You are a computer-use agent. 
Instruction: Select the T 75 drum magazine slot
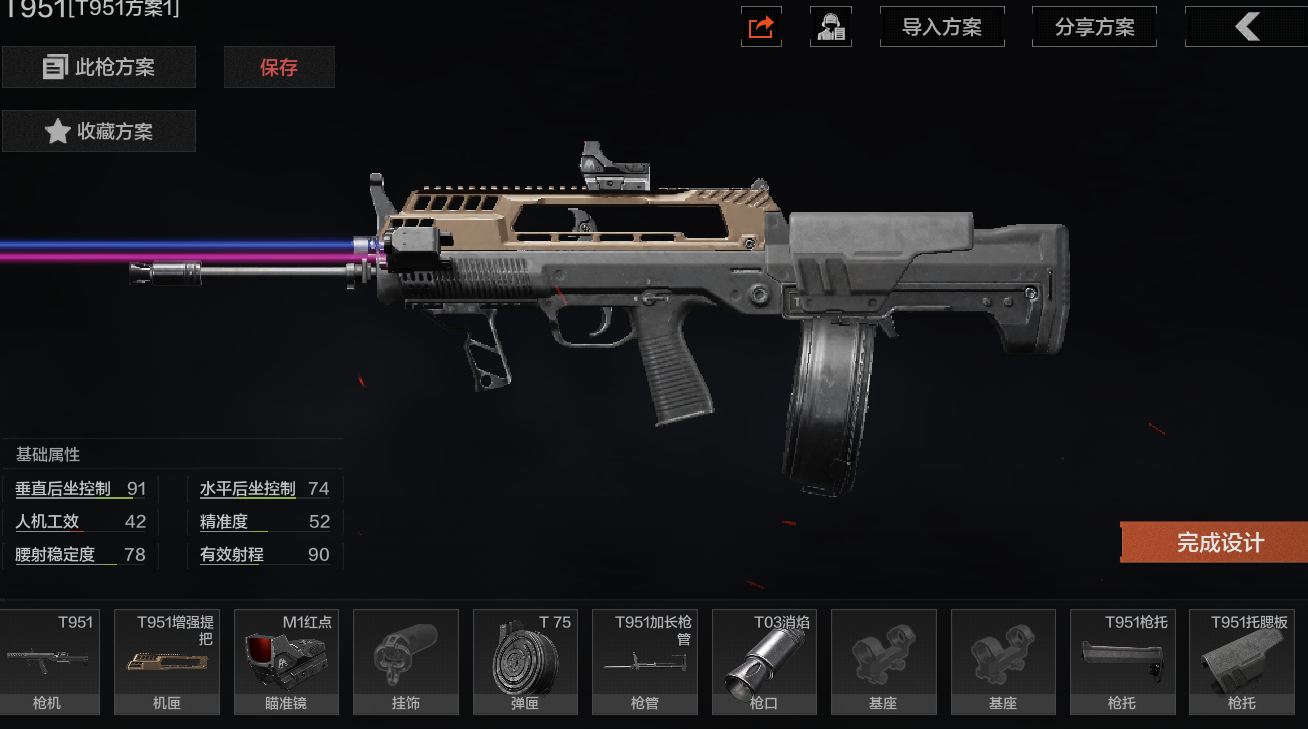[x=525, y=661]
